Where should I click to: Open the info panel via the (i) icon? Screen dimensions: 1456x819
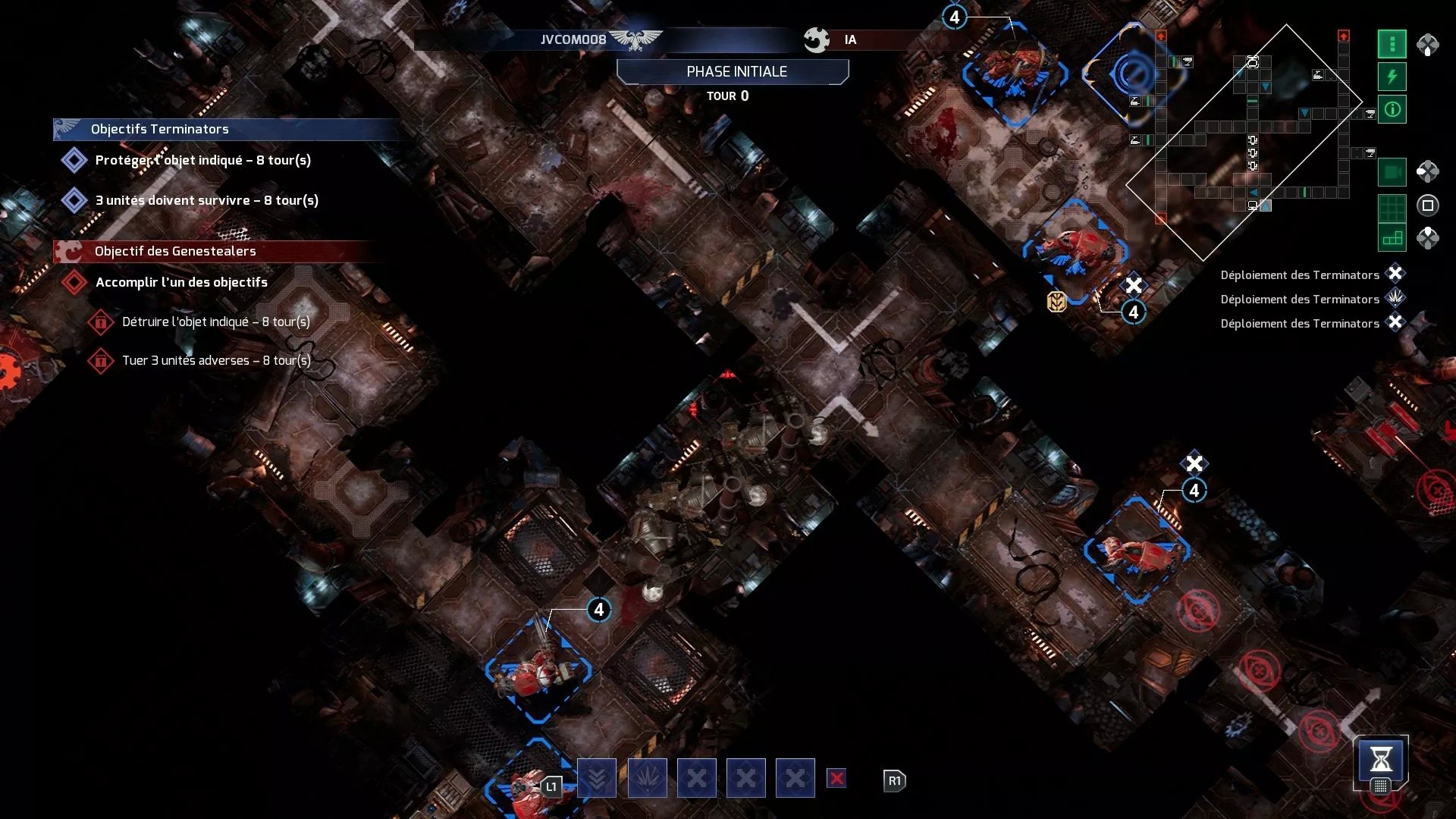tap(1392, 111)
